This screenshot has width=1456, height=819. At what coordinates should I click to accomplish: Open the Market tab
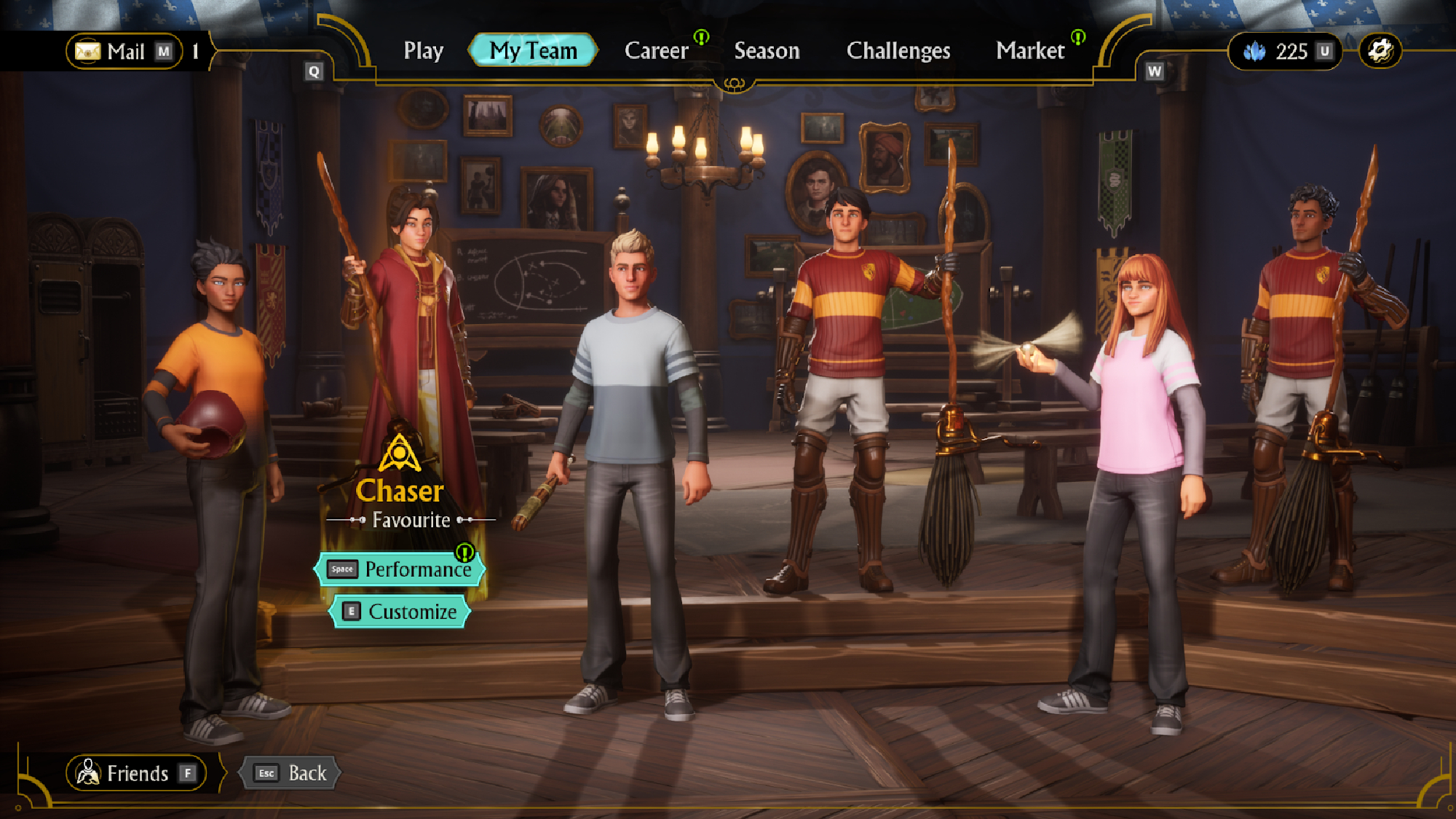point(1030,51)
